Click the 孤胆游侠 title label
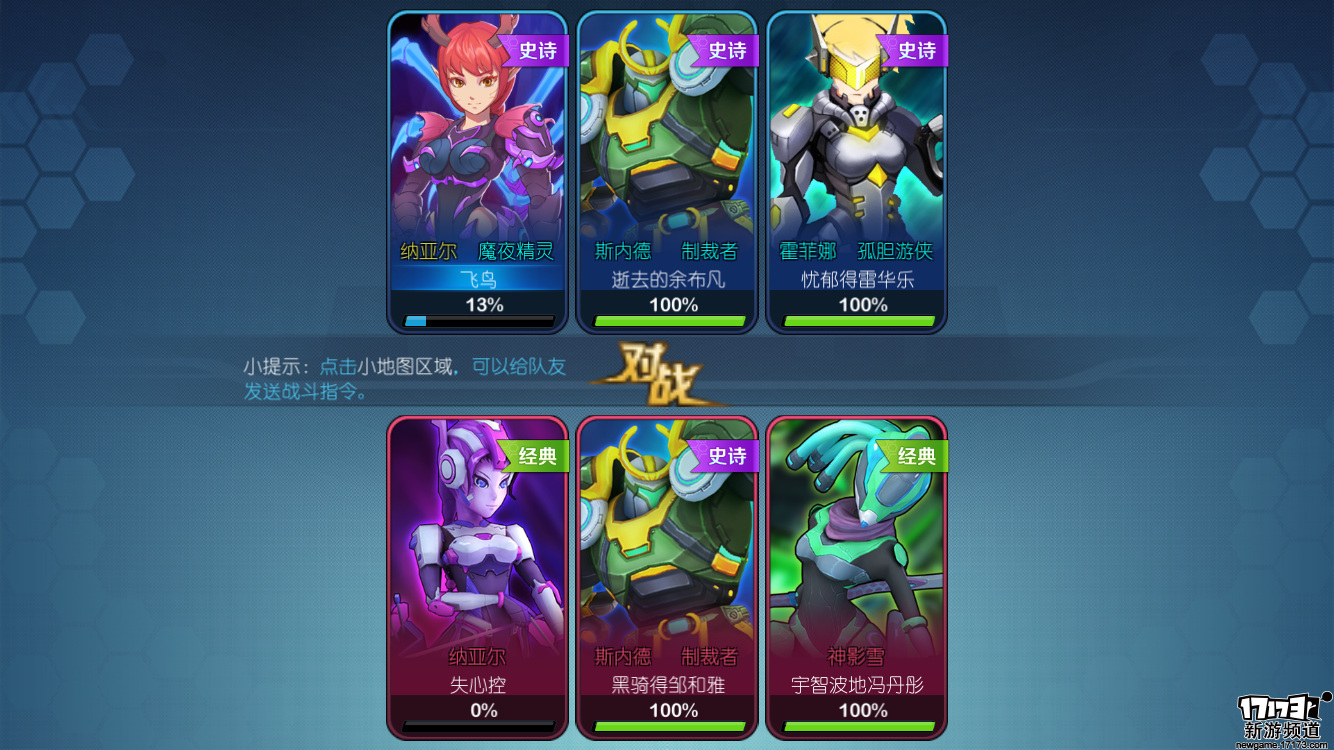The width and height of the screenshot is (1334, 750). point(897,252)
